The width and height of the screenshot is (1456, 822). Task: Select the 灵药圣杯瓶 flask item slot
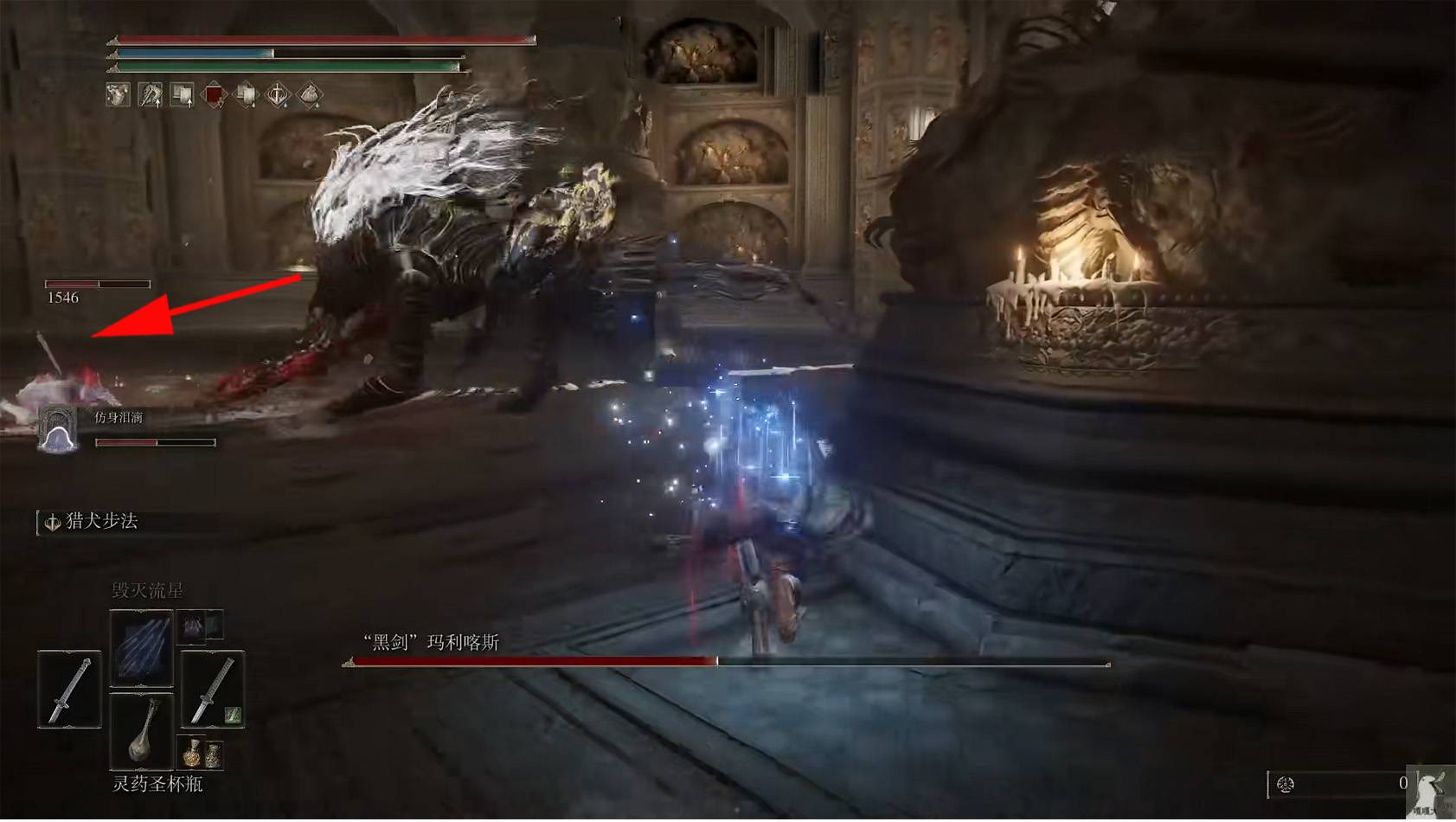click(x=141, y=731)
